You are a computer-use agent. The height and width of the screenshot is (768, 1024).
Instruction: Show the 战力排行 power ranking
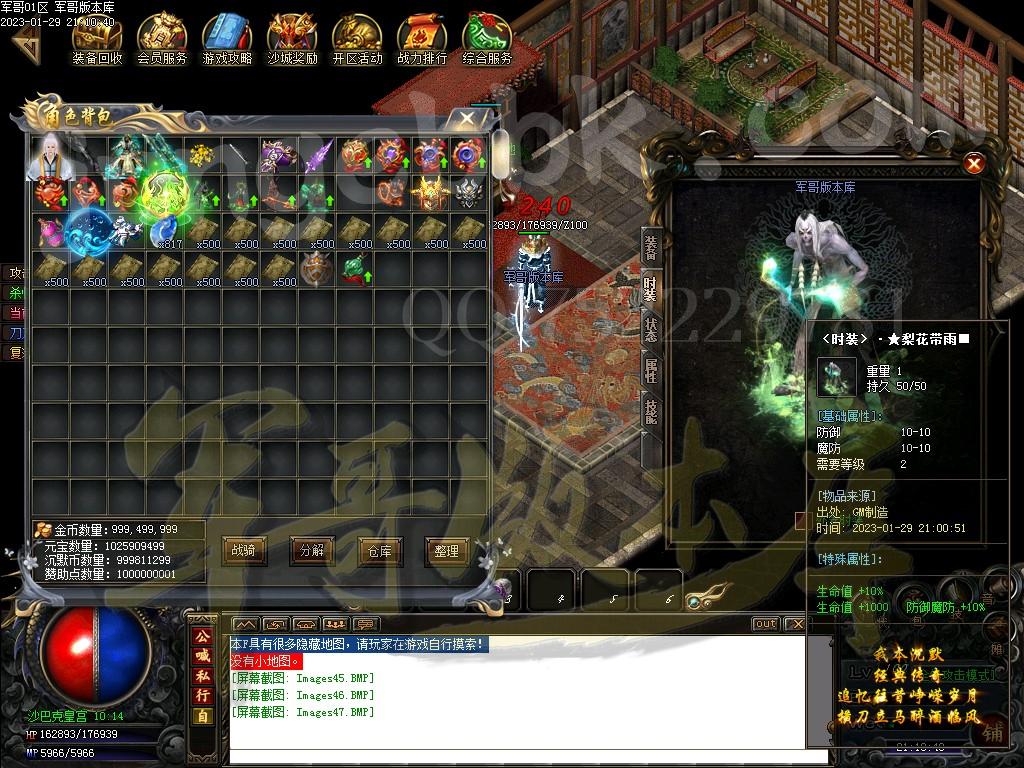click(x=422, y=38)
